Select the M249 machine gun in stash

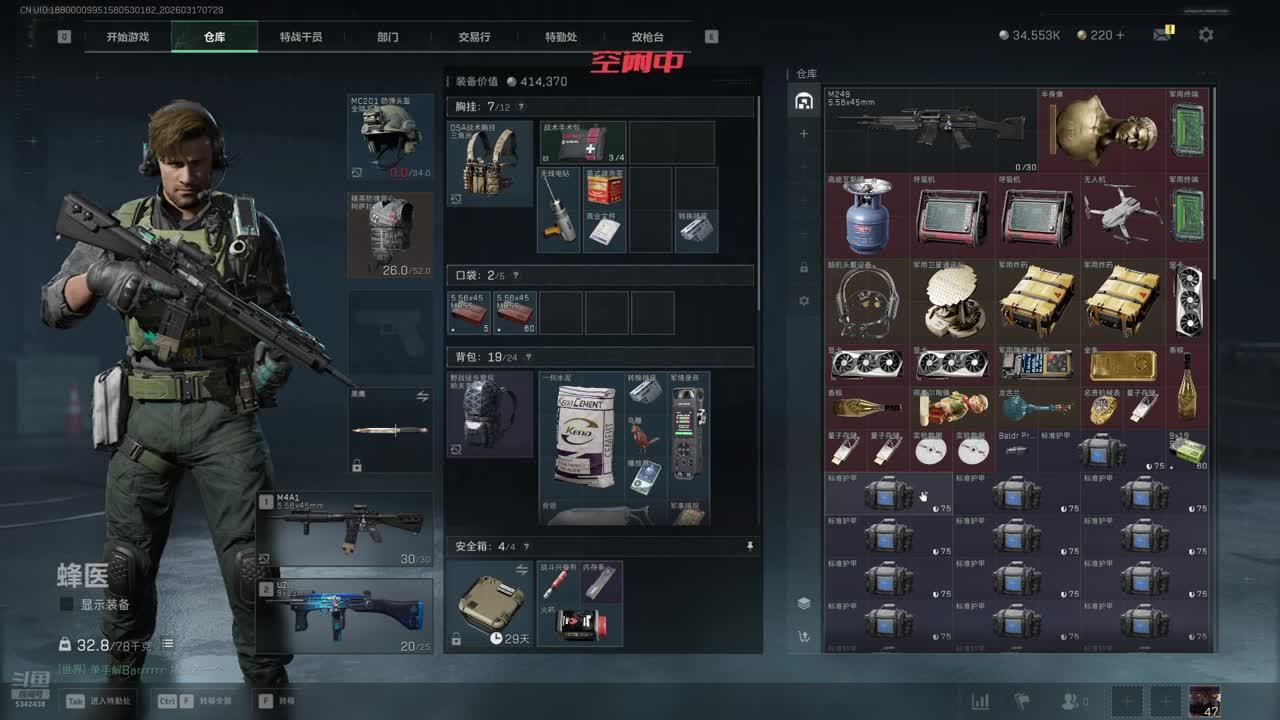(910, 129)
